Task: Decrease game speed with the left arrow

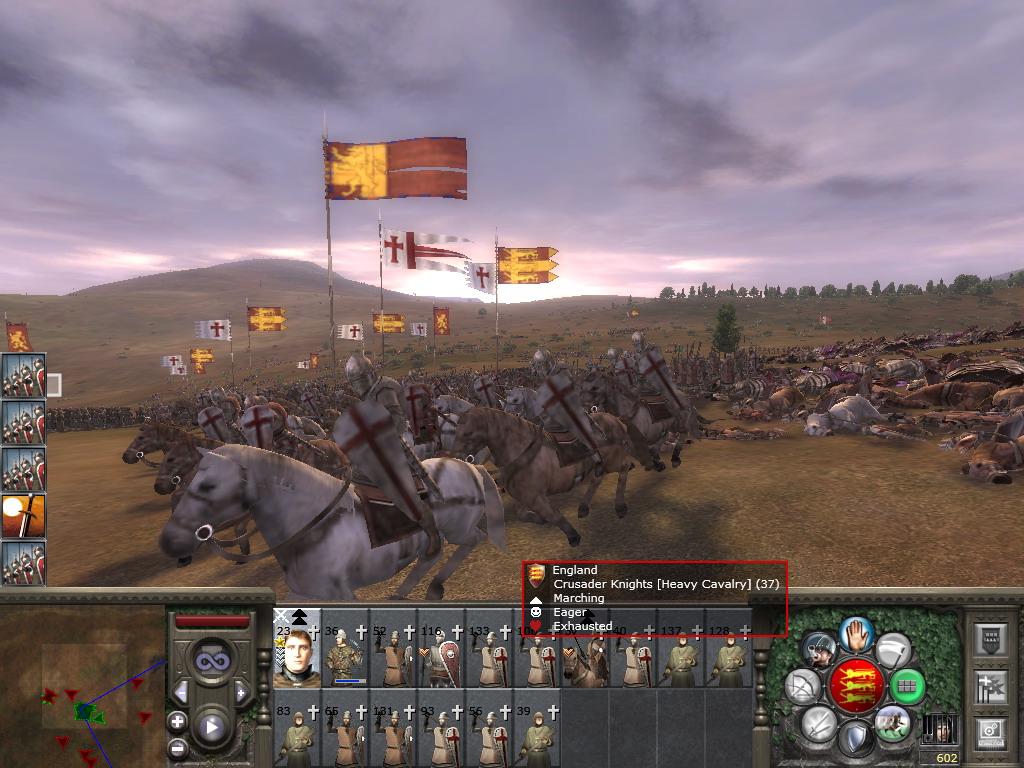Action: 181,692
